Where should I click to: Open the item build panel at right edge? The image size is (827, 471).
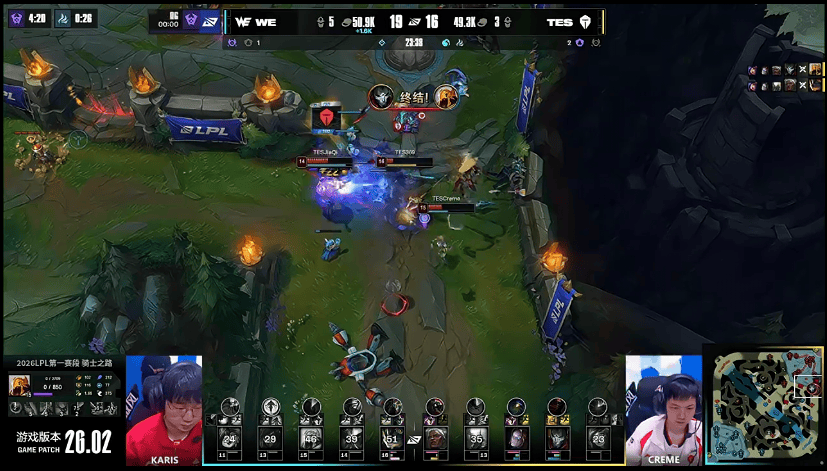click(x=784, y=78)
